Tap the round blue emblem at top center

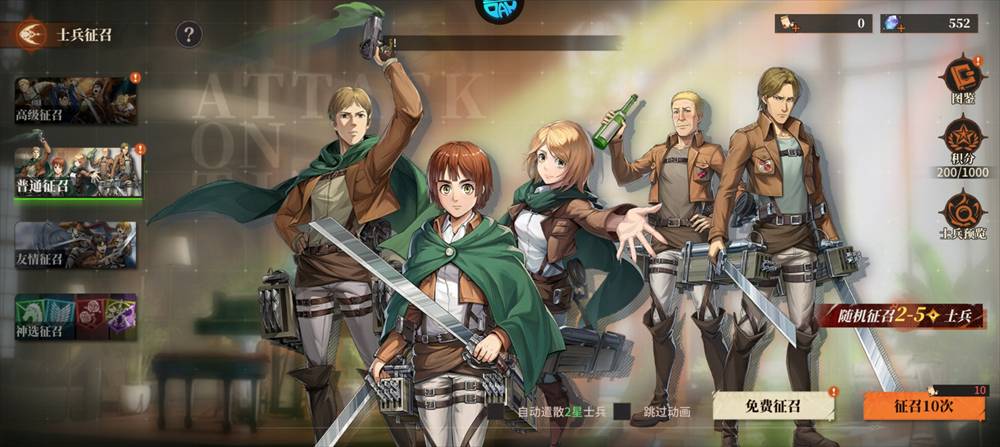click(499, 9)
